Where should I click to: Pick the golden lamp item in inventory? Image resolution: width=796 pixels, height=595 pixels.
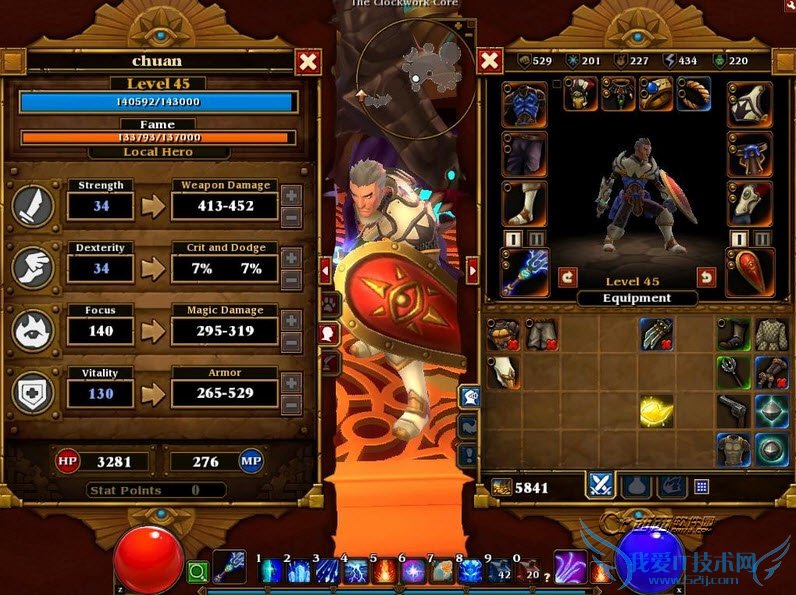coord(655,410)
